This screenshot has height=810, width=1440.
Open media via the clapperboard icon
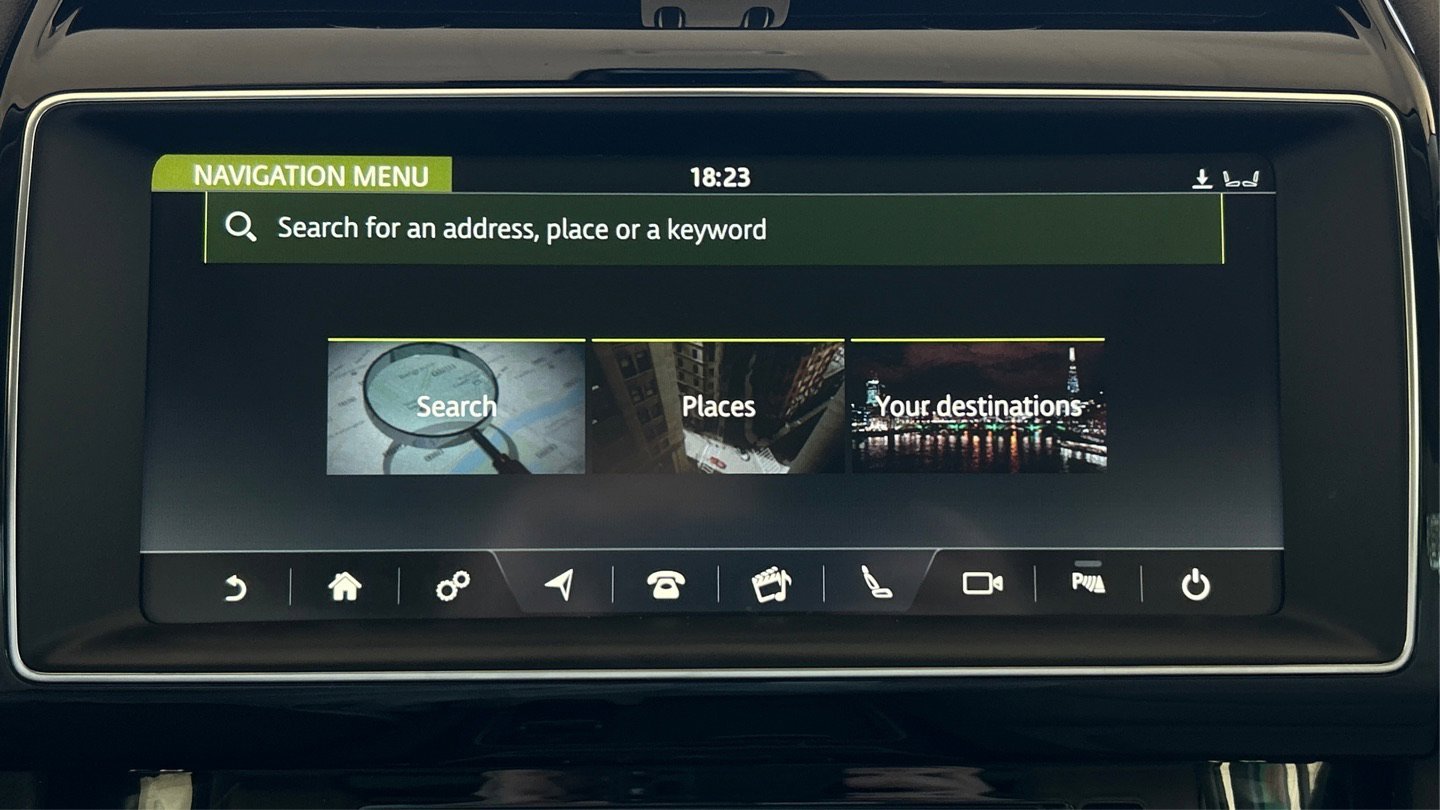point(771,585)
